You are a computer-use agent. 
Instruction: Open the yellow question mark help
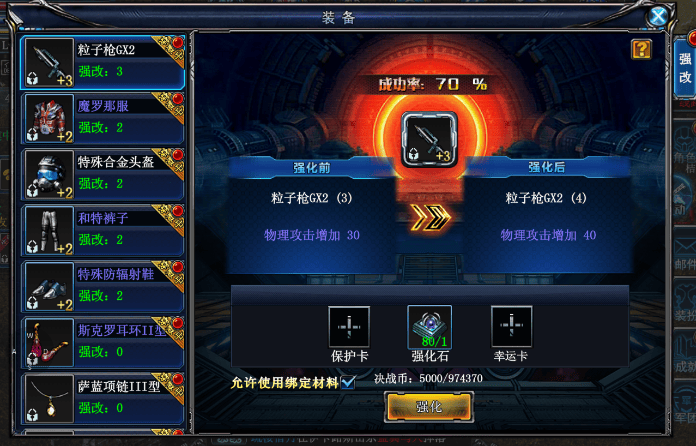click(x=640, y=48)
